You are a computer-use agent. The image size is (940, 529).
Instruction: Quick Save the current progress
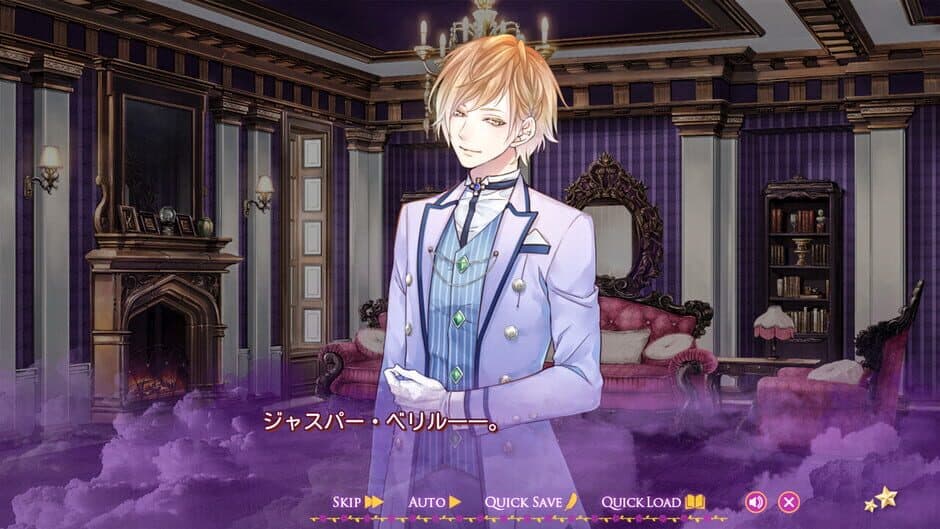(x=531, y=501)
